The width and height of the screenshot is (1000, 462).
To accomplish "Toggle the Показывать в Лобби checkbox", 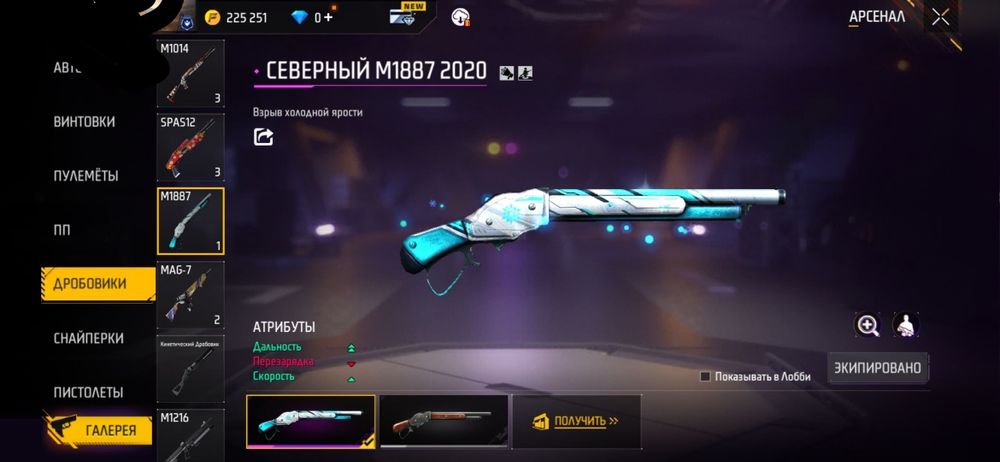I will click(705, 377).
